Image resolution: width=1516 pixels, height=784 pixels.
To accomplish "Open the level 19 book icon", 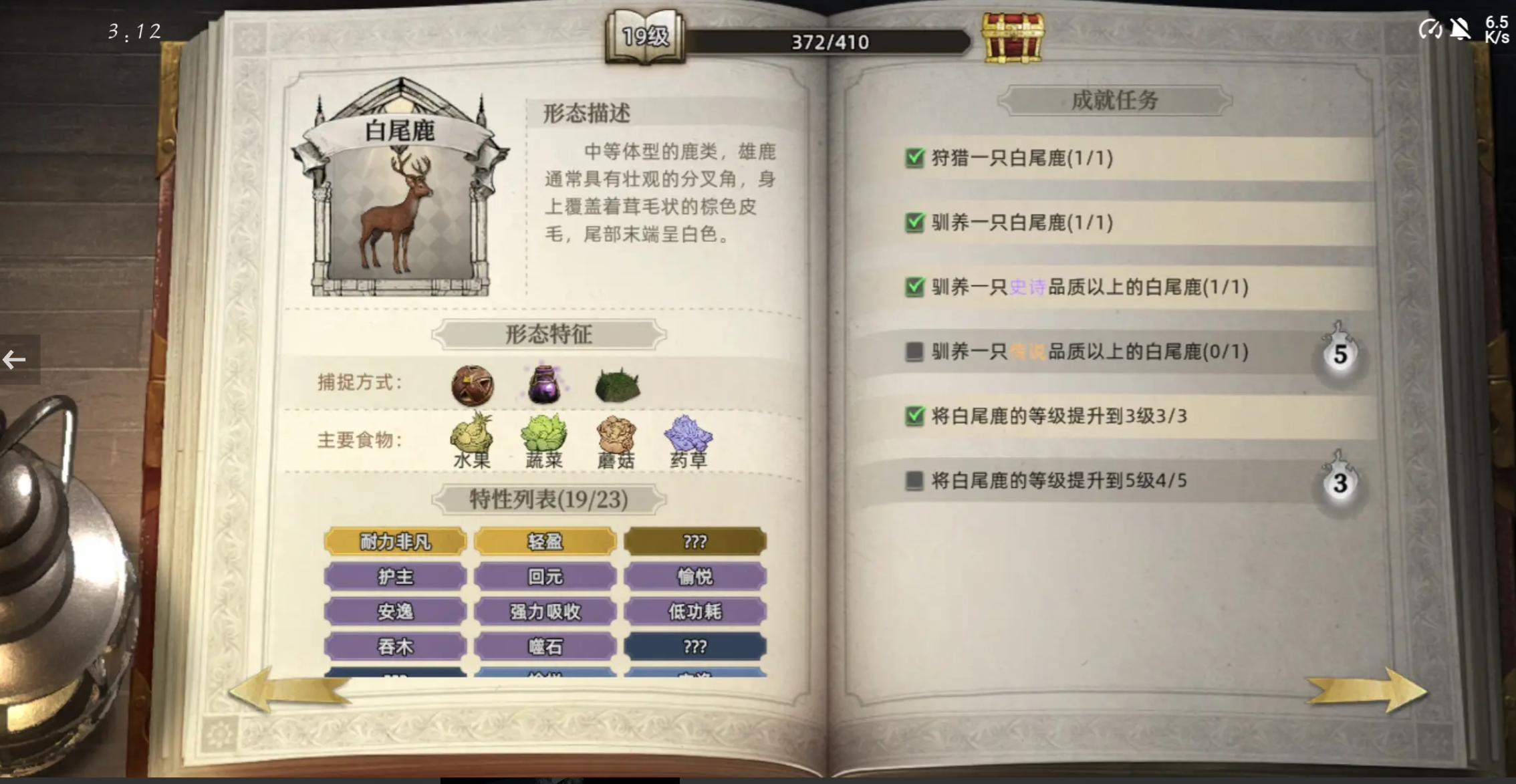I will (645, 38).
